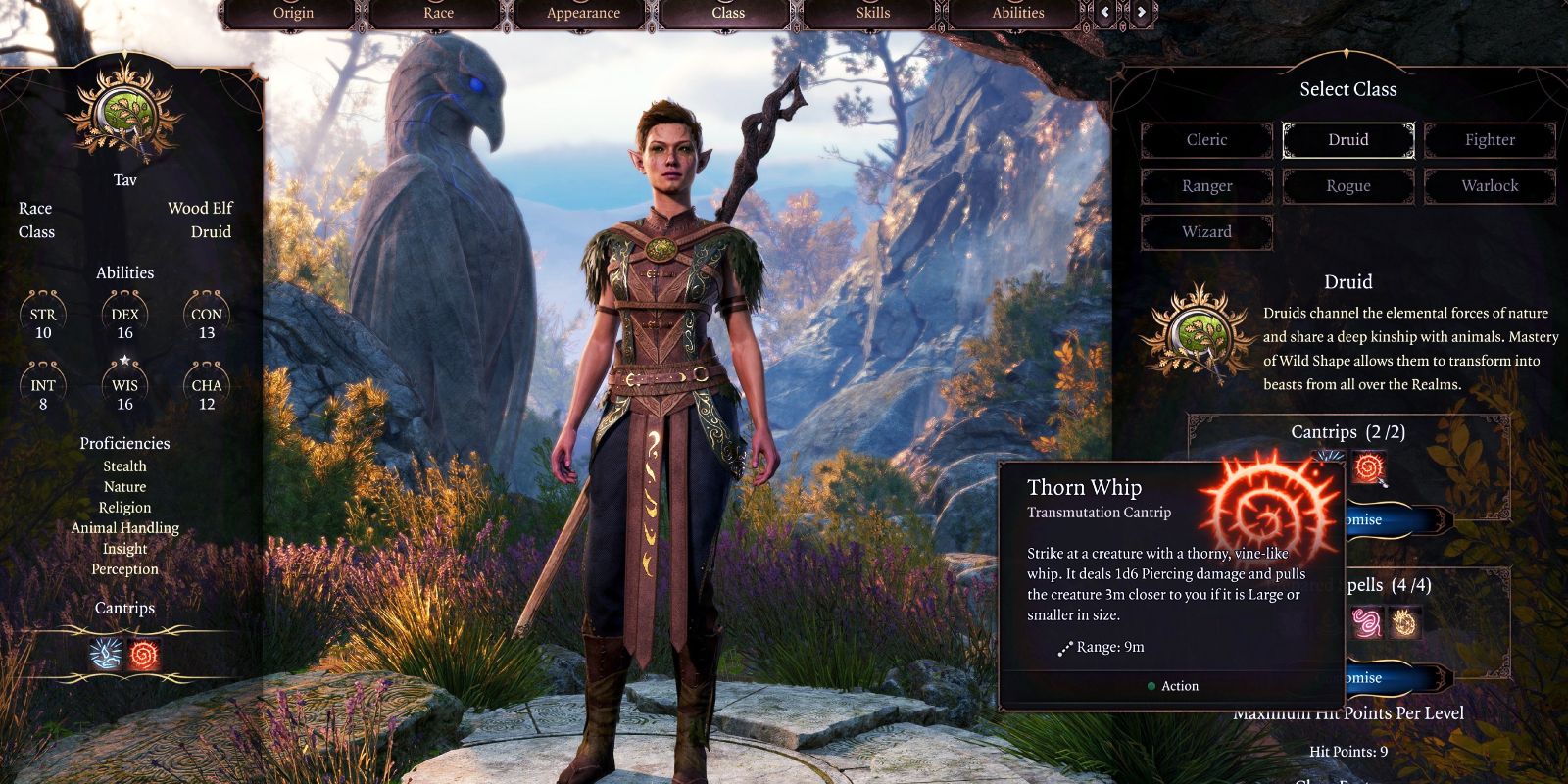This screenshot has width=1568, height=784.
Task: Select the red Thorn Whip cantrip in summary panel
Action: pyautogui.click(x=145, y=654)
